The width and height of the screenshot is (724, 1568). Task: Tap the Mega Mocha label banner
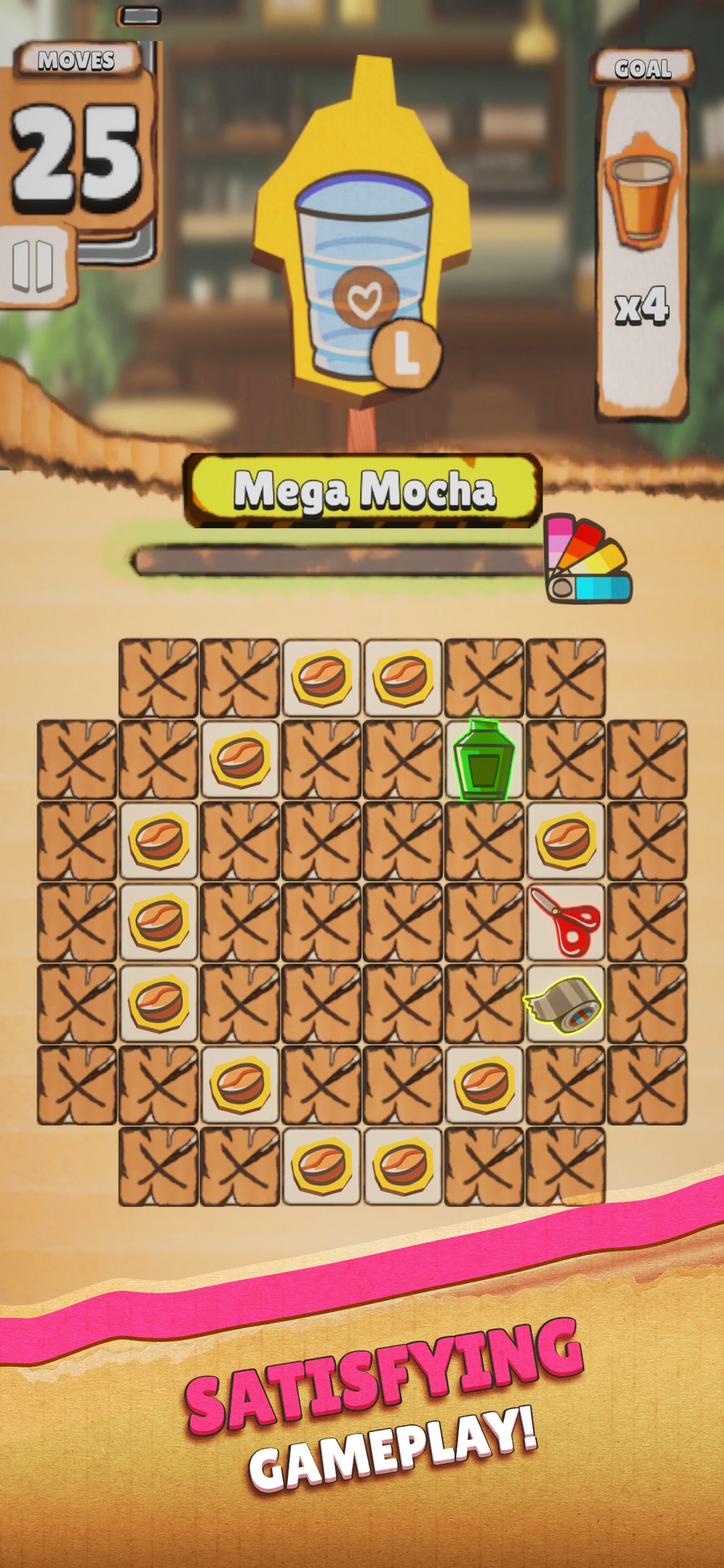(363, 490)
